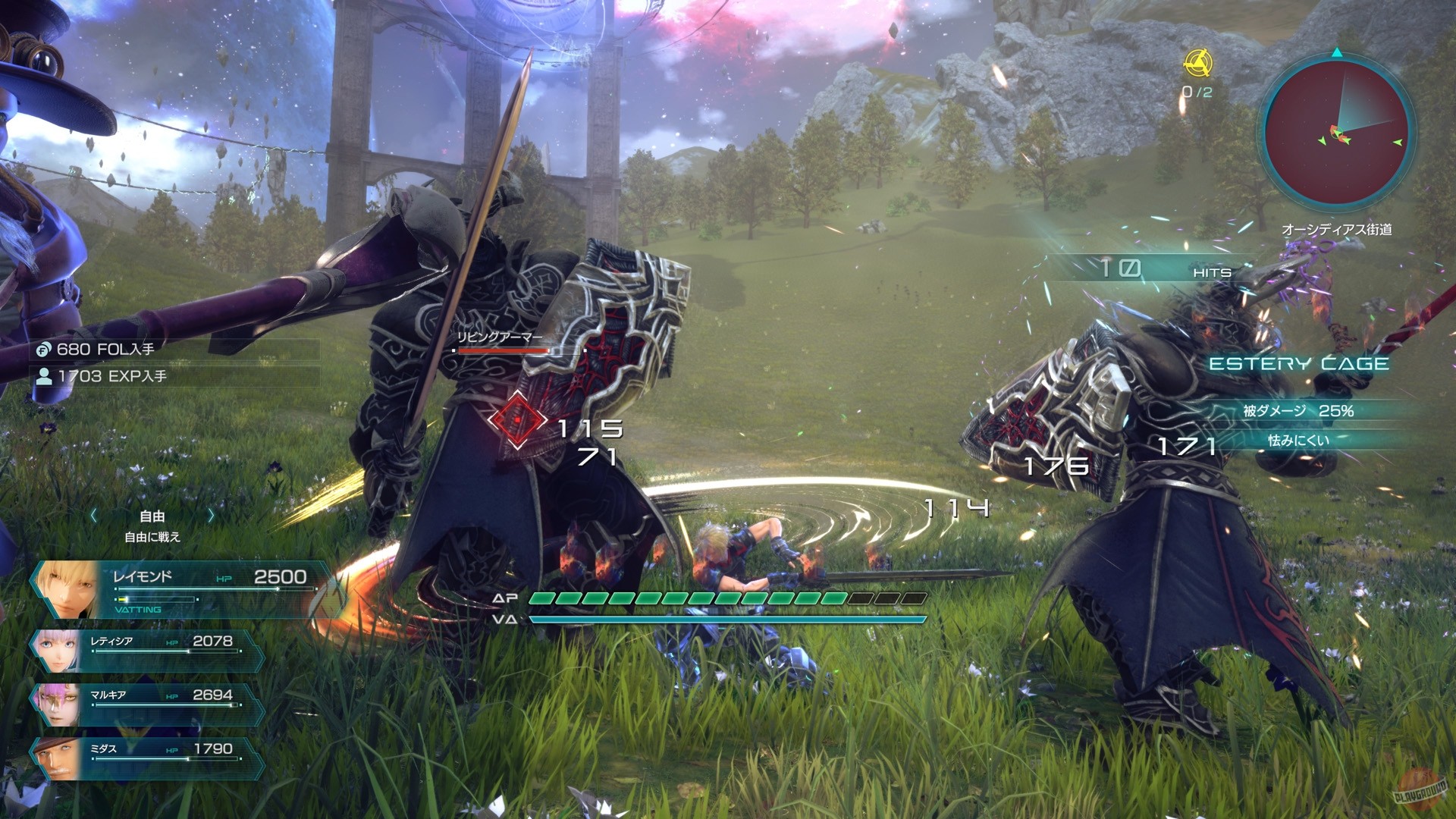The image size is (1456, 819).
Task: Click マルキア's character portrait
Action: [x=57, y=703]
